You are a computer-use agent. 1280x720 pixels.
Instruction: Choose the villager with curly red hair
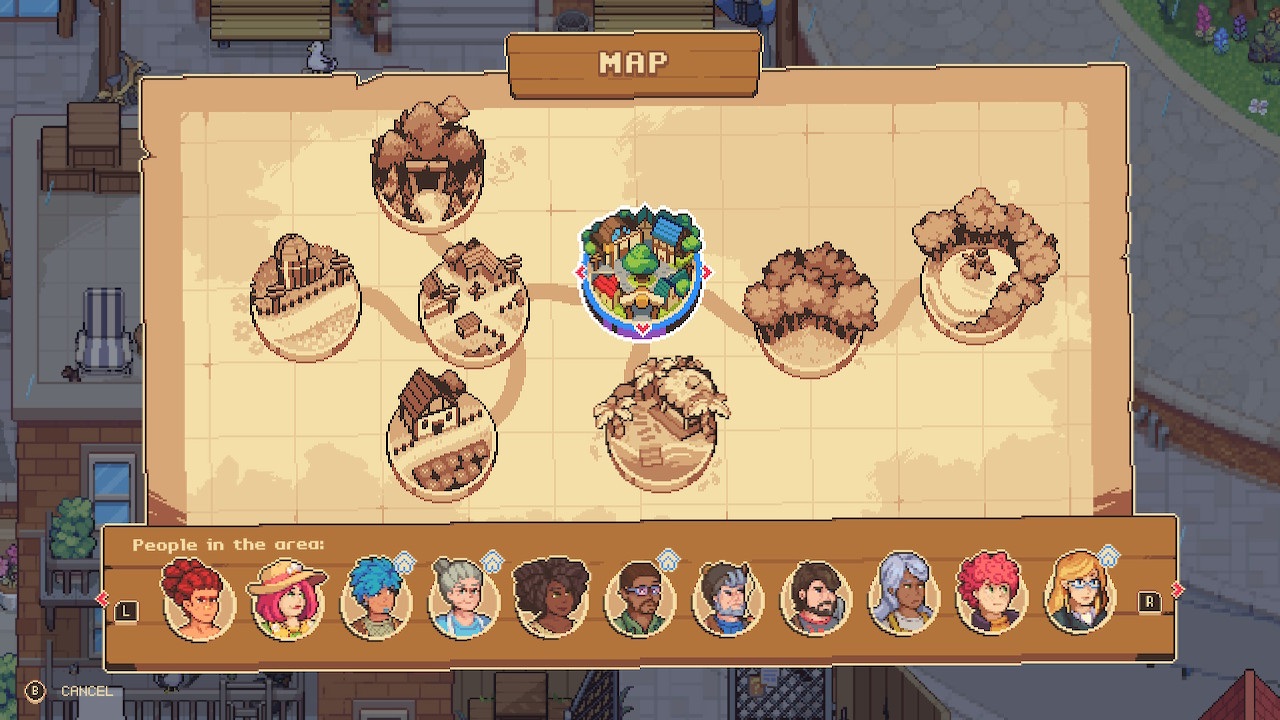tap(990, 599)
